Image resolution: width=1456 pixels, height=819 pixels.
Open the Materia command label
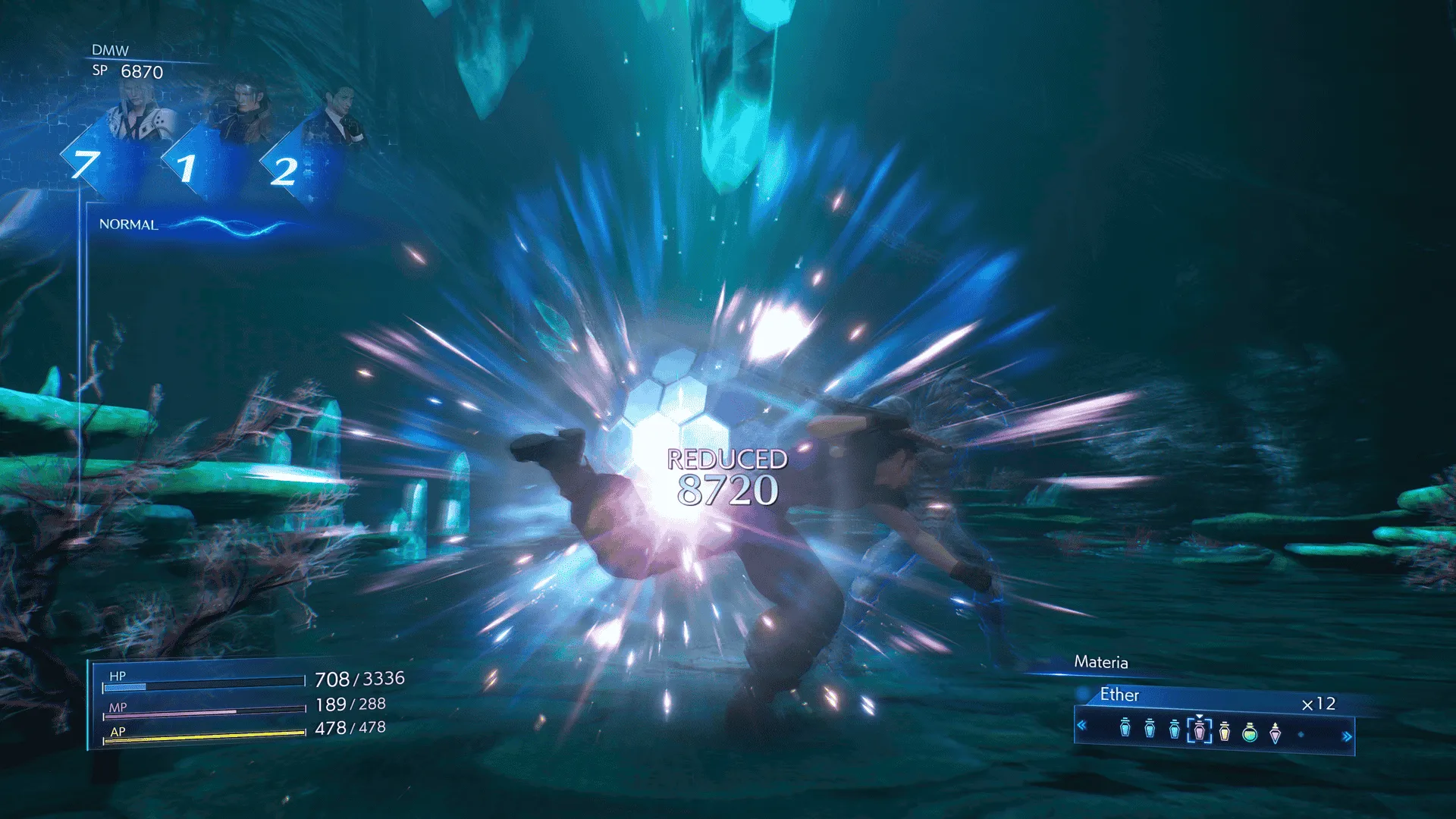coord(1100,662)
